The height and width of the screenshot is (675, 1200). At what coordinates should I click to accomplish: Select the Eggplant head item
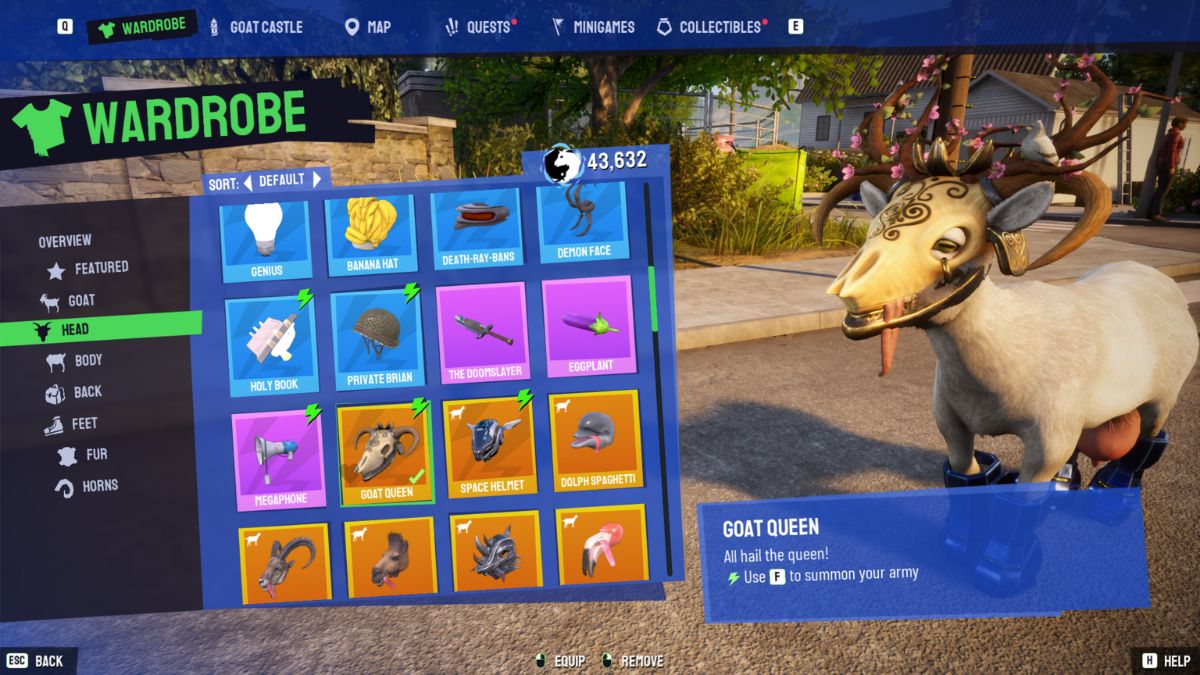click(589, 332)
